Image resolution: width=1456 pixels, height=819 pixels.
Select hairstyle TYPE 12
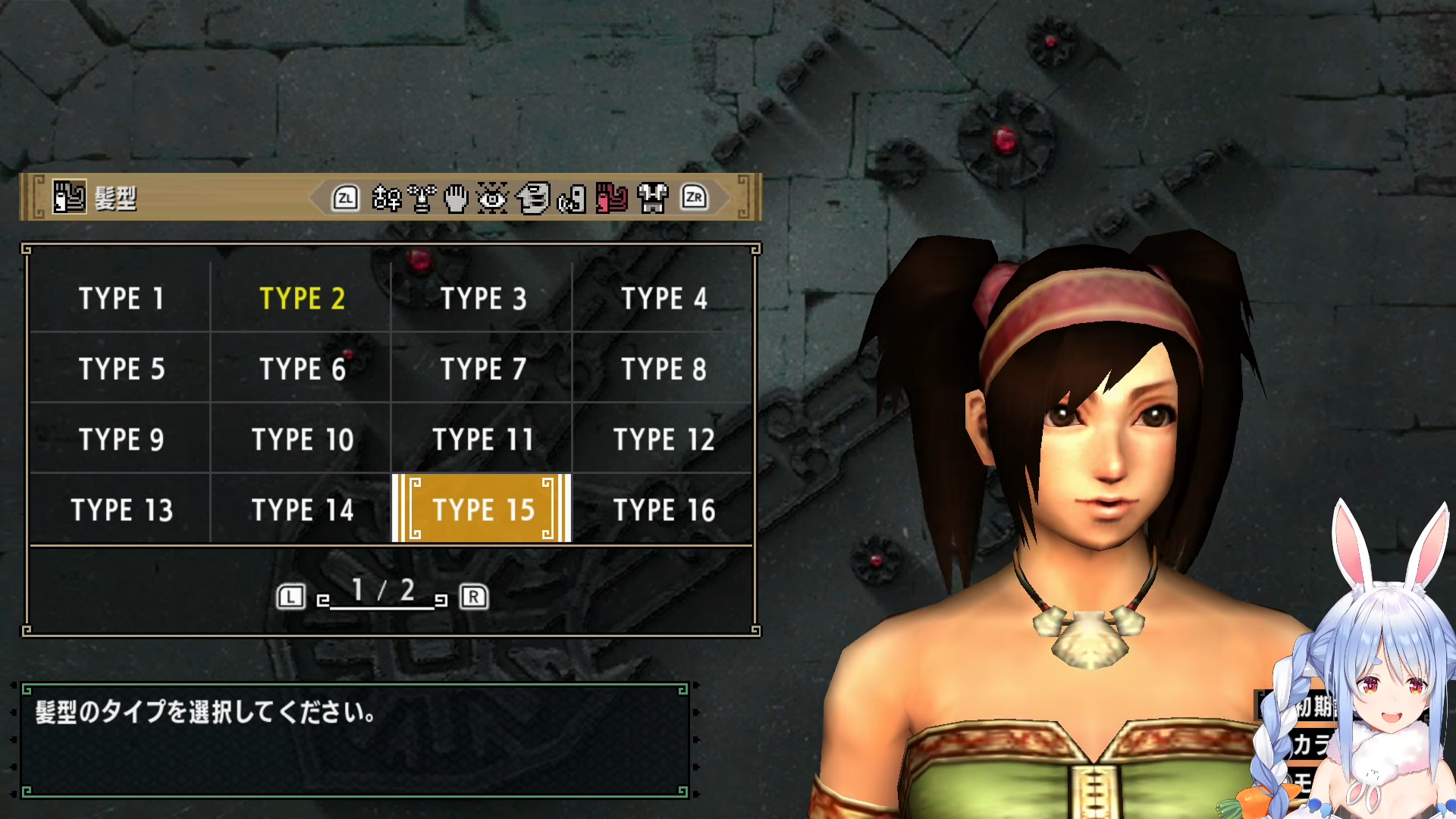(664, 439)
